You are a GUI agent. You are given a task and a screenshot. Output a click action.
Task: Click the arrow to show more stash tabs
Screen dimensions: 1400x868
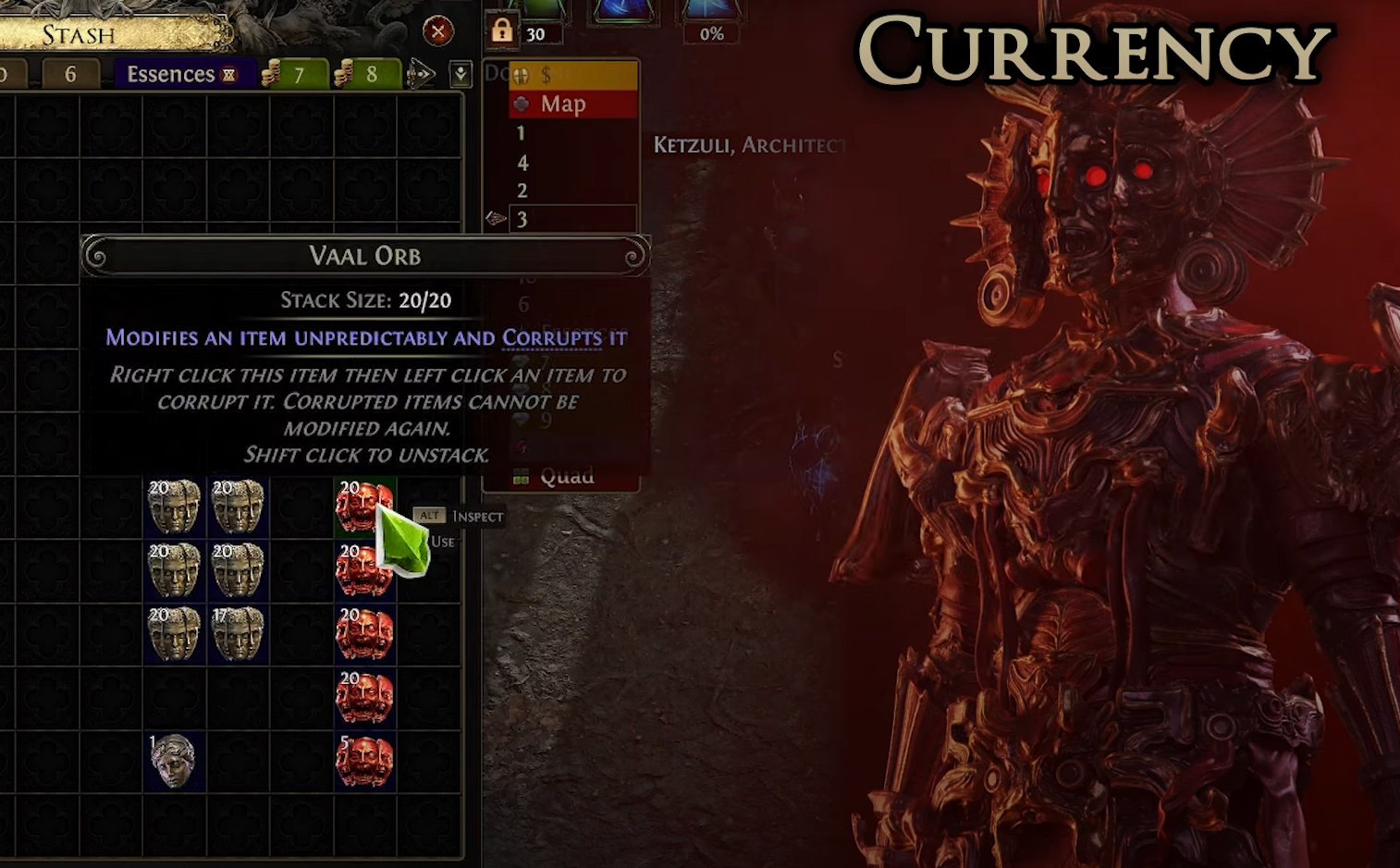422,74
